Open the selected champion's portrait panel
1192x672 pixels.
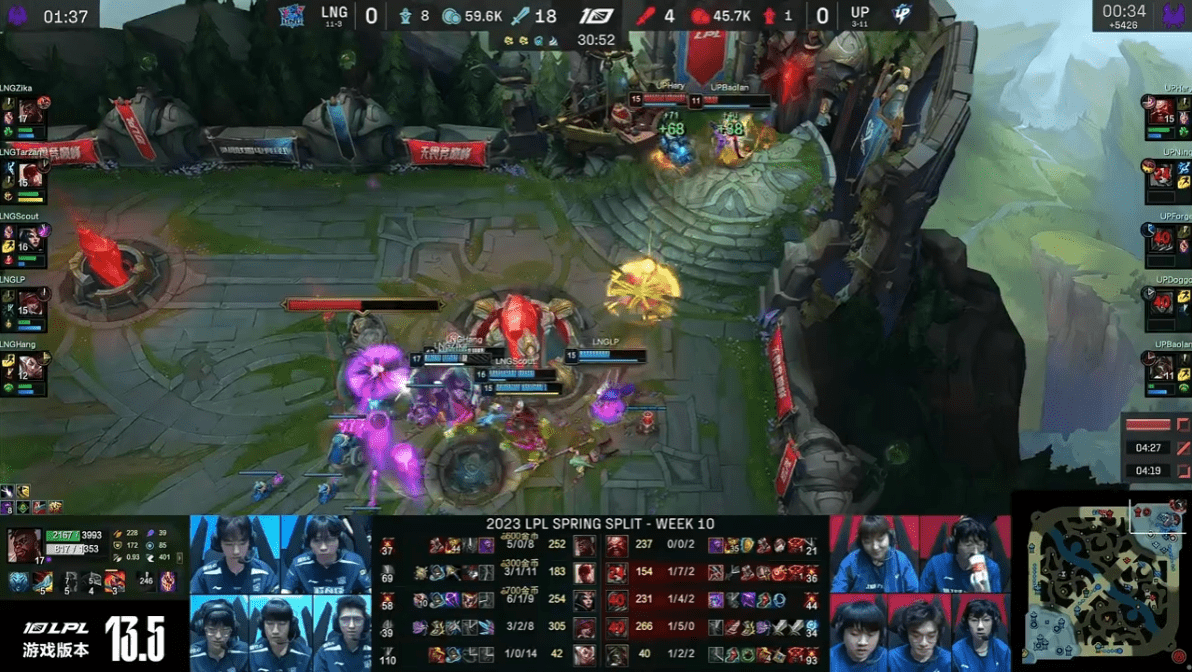click(25, 547)
